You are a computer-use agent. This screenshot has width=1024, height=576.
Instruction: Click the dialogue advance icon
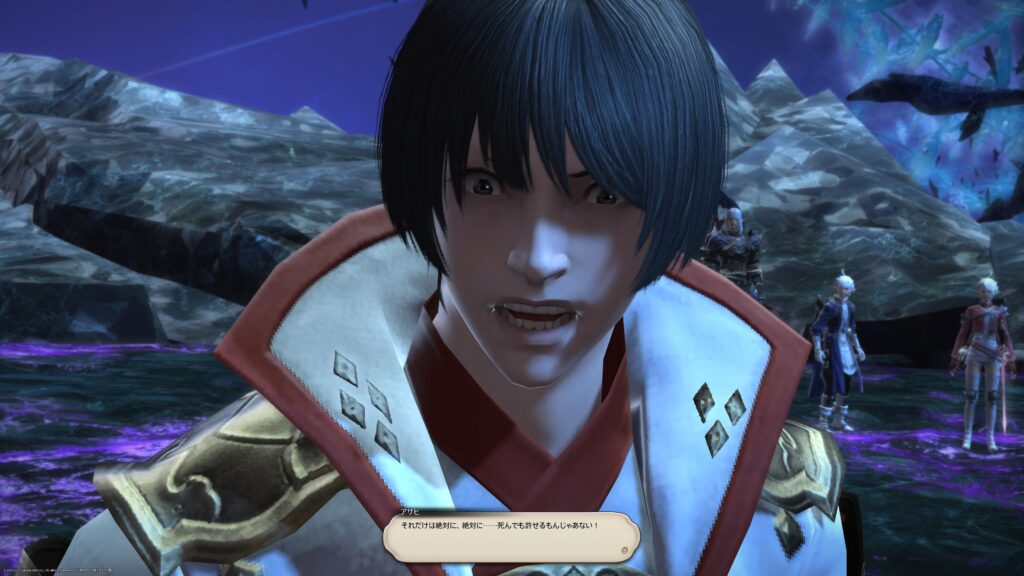pyautogui.click(x=623, y=549)
